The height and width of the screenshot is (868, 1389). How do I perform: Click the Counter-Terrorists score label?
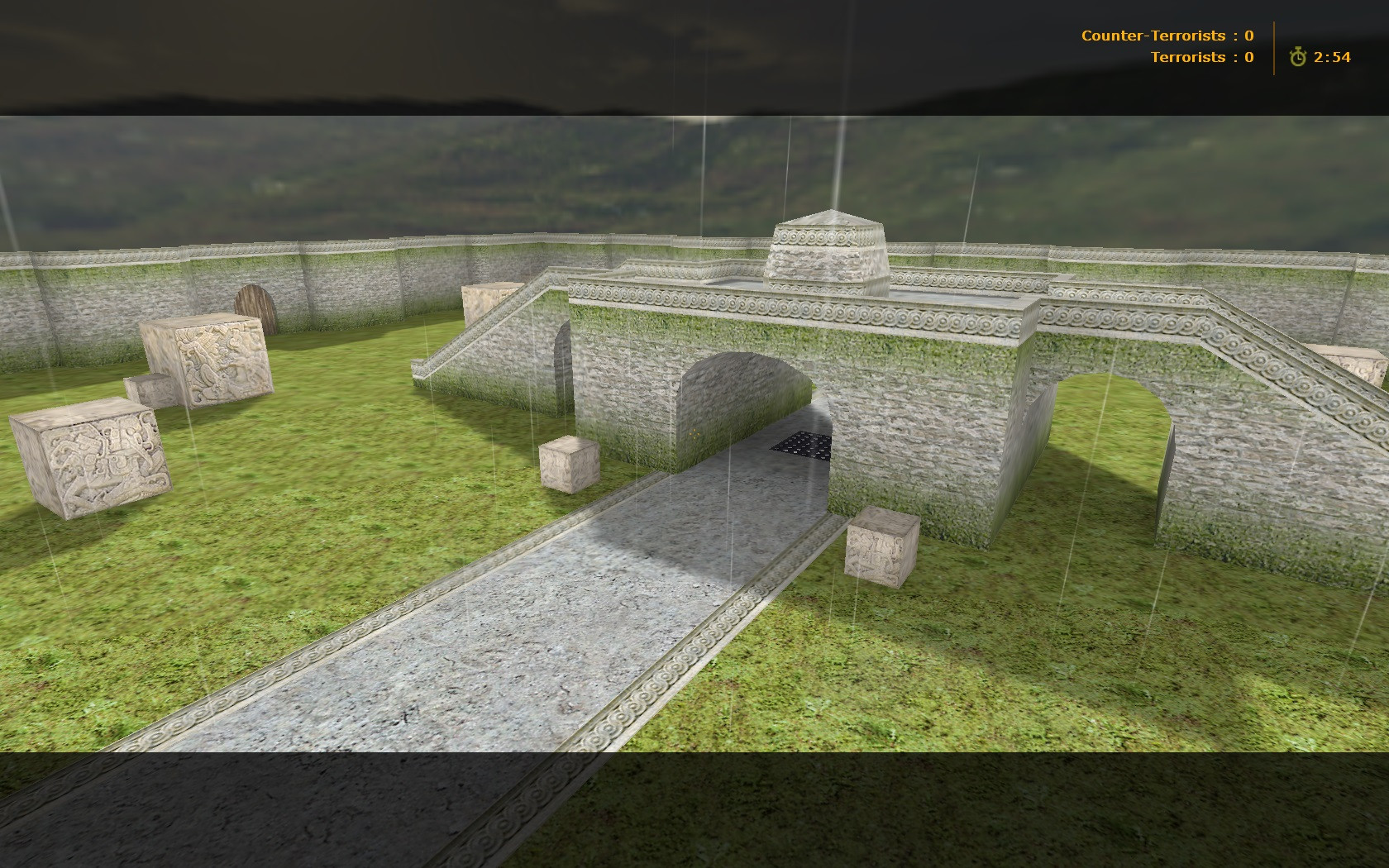coord(1153,36)
